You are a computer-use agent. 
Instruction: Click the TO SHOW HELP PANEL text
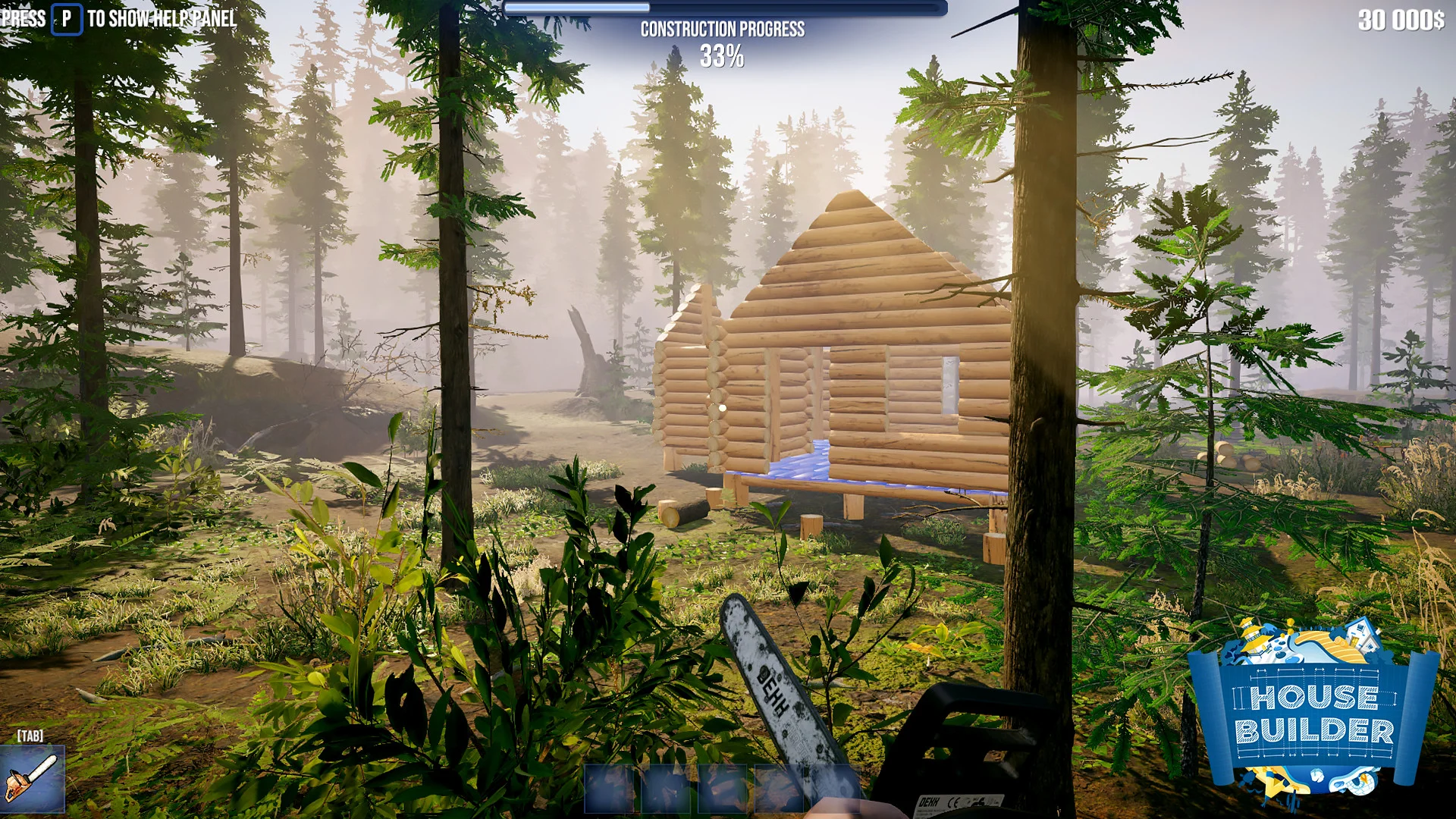pos(165,19)
